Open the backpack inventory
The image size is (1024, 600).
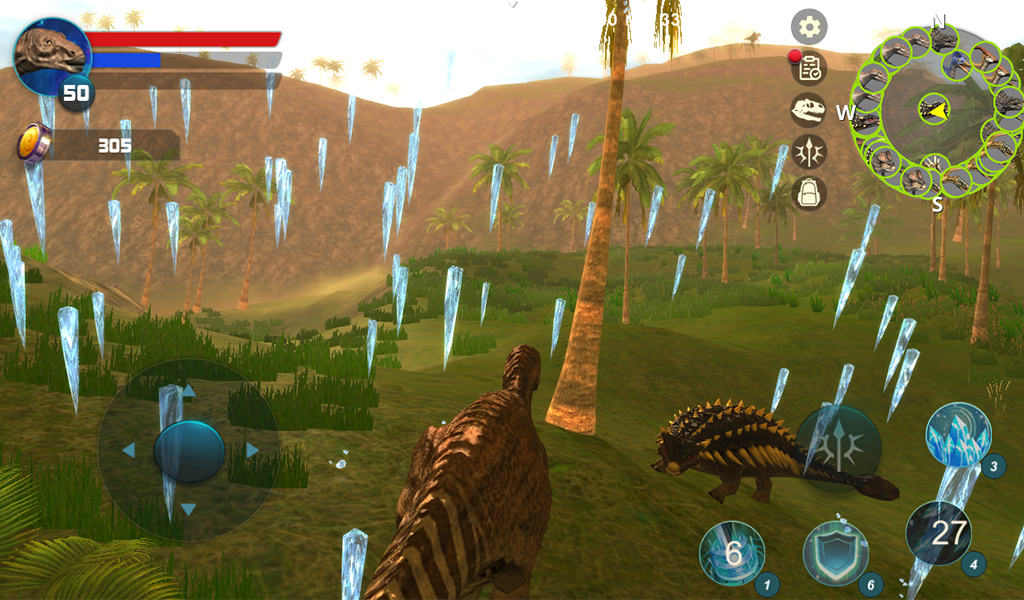(809, 192)
